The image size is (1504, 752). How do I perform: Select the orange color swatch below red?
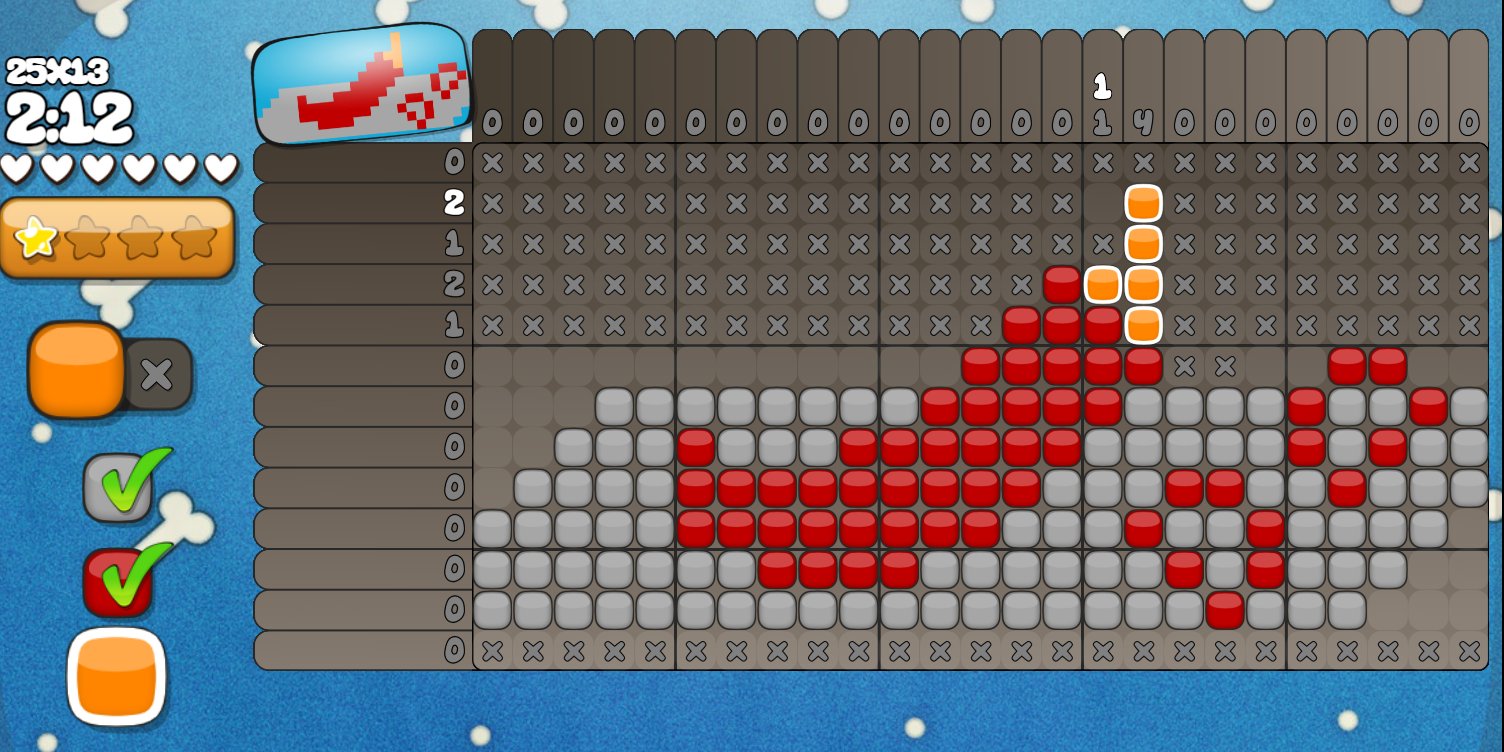point(116,676)
